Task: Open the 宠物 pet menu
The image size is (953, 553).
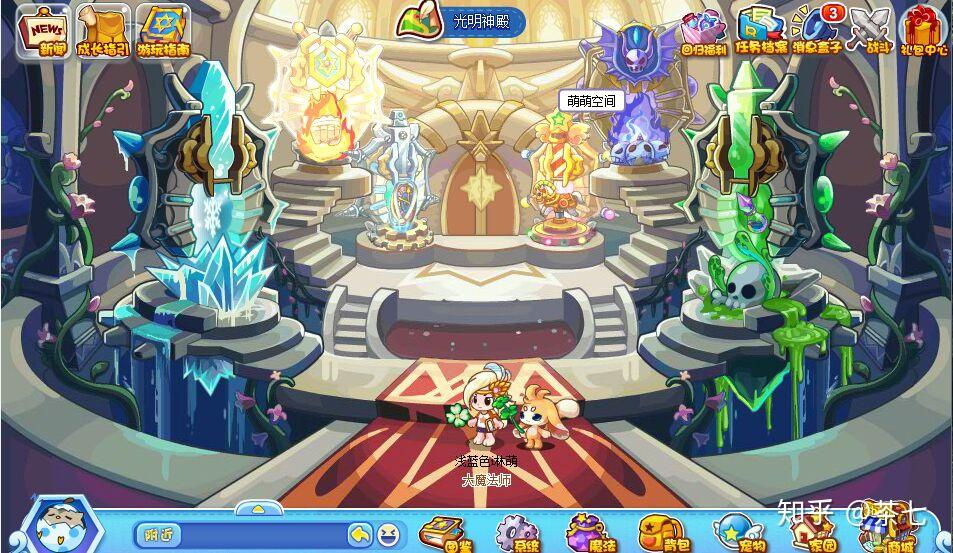Action: pos(738,534)
